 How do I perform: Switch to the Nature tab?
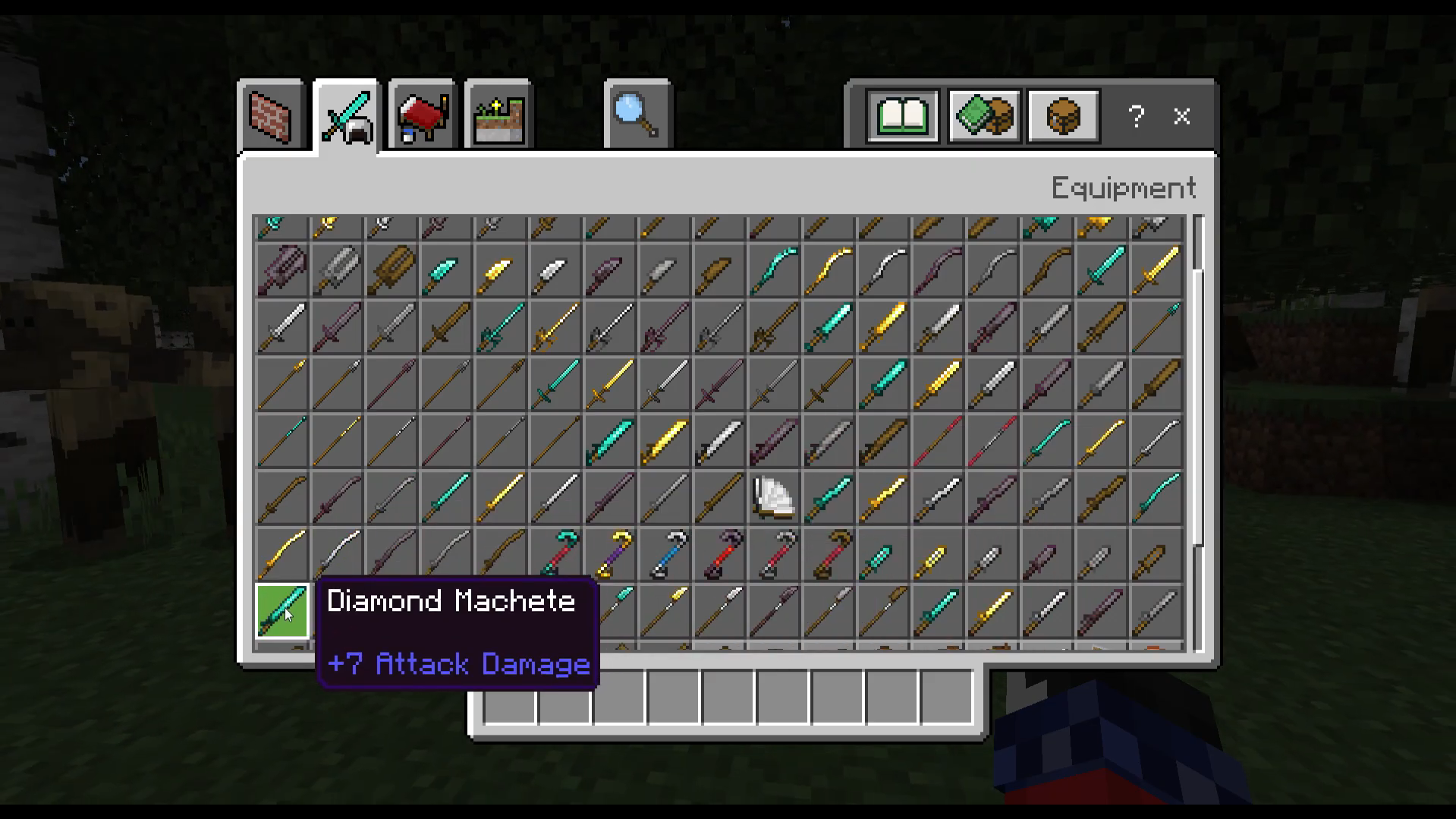pyautogui.click(x=498, y=115)
